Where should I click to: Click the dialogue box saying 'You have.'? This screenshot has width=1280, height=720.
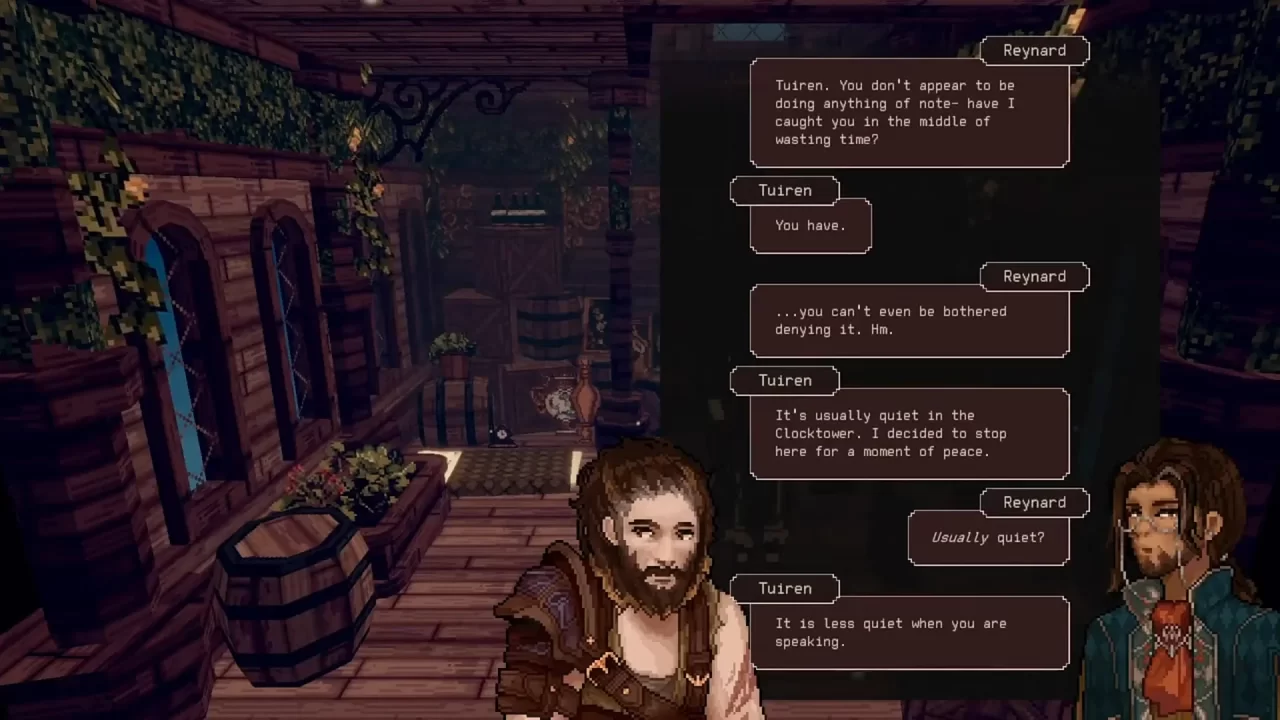pos(810,225)
